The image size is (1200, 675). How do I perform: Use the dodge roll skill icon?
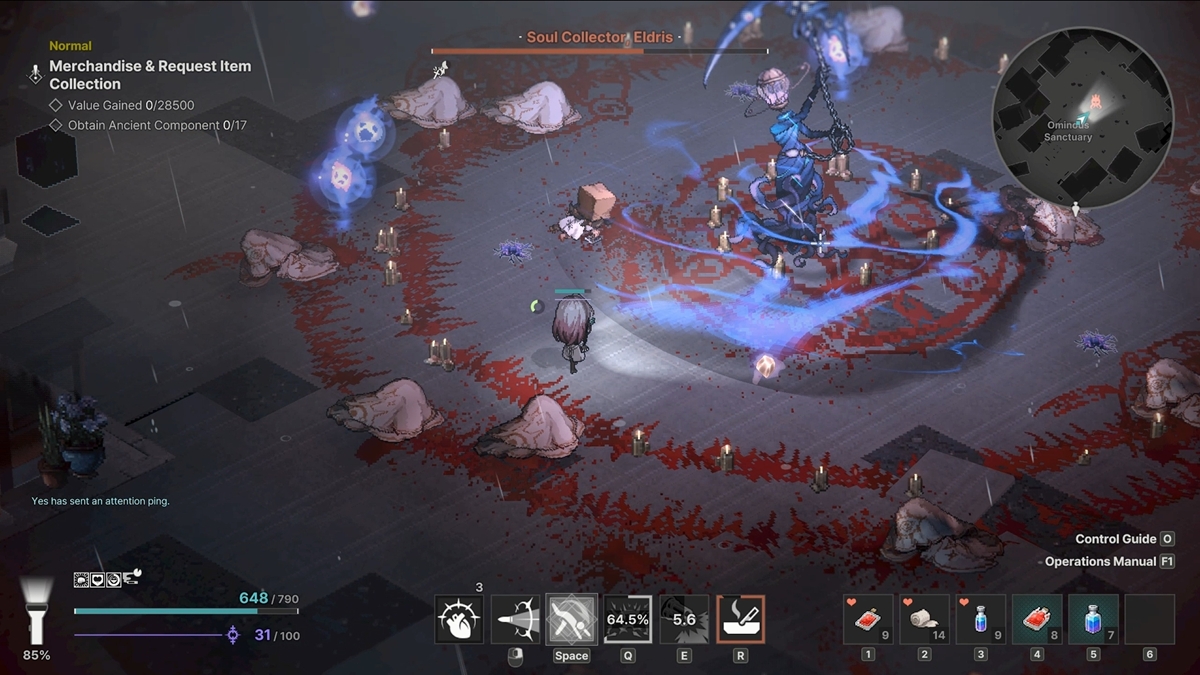[x=572, y=620]
